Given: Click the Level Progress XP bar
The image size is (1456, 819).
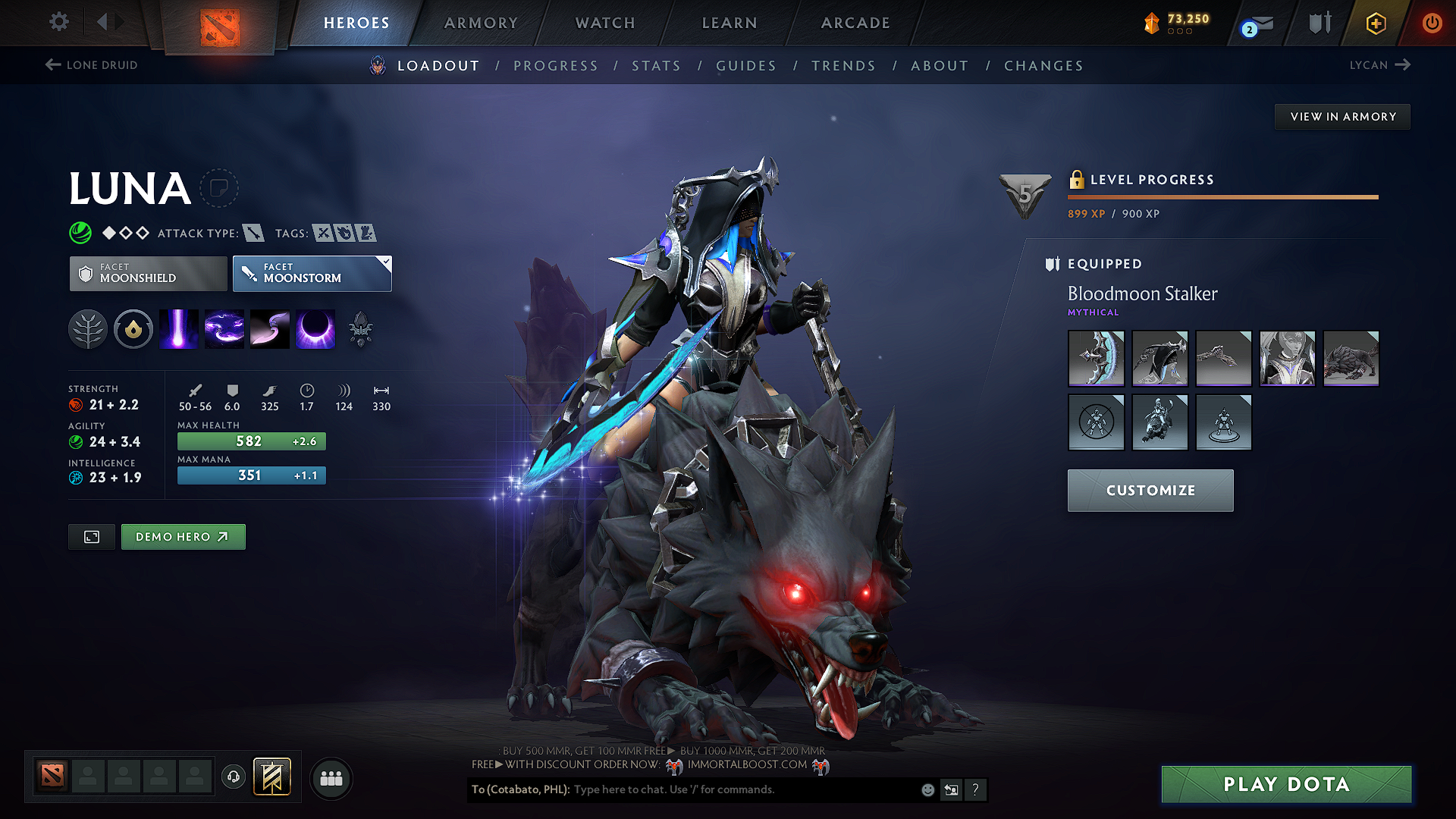Looking at the screenshot, I should (x=1222, y=196).
